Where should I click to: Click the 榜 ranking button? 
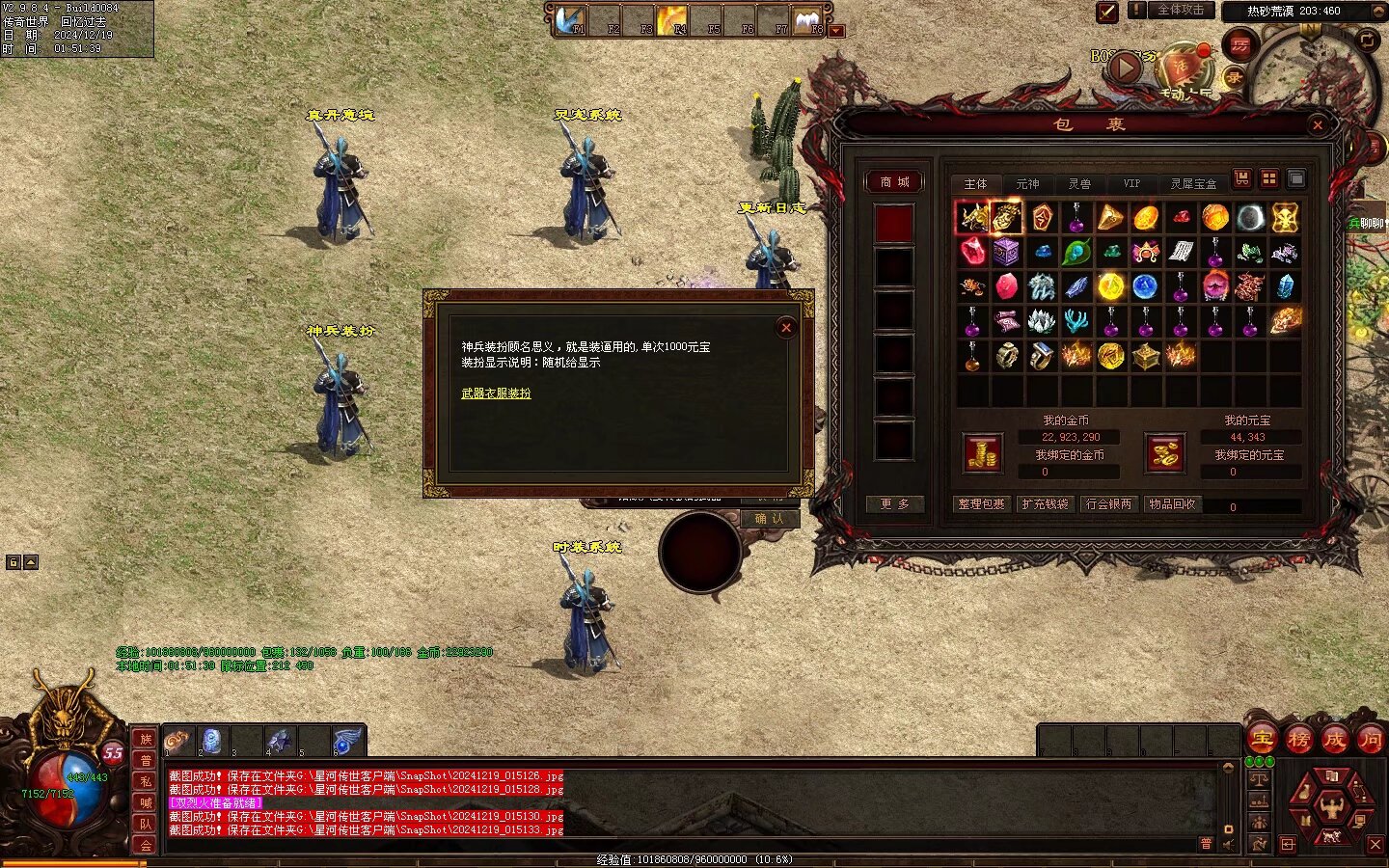point(1298,740)
